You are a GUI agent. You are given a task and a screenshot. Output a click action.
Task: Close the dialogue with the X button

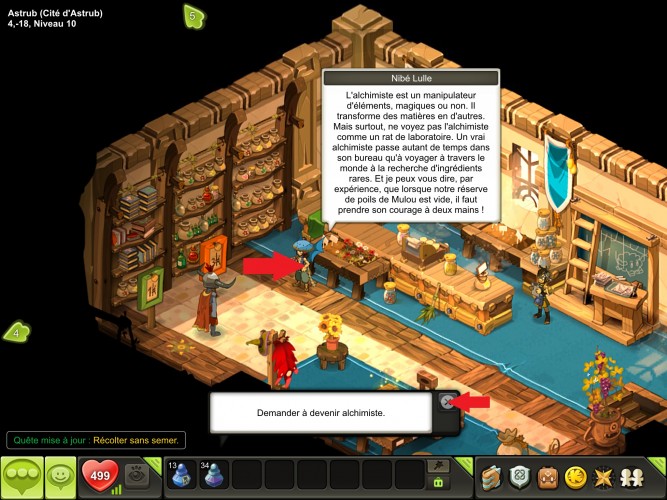point(447,402)
